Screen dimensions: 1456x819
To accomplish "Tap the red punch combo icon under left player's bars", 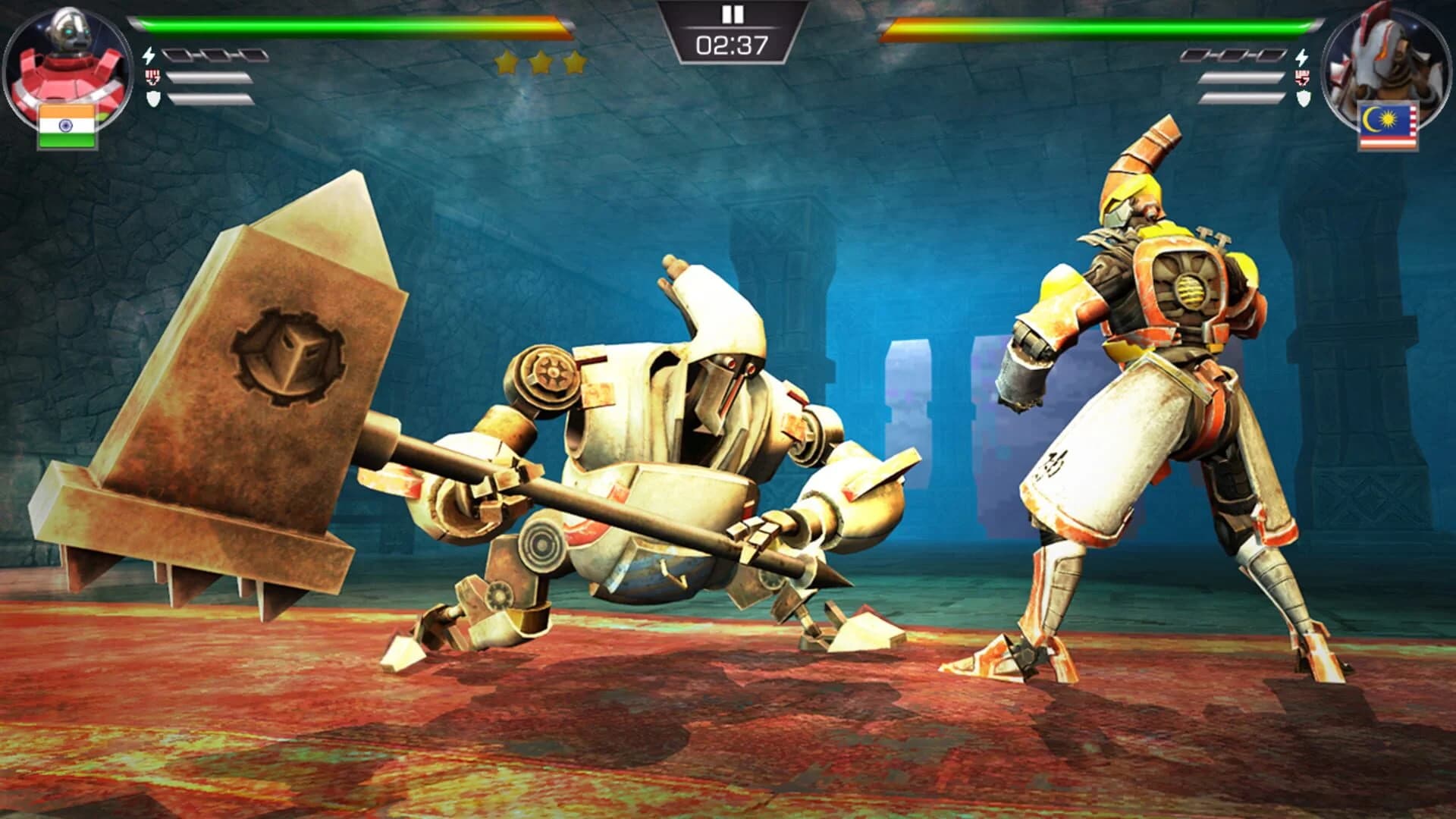I will 152,76.
